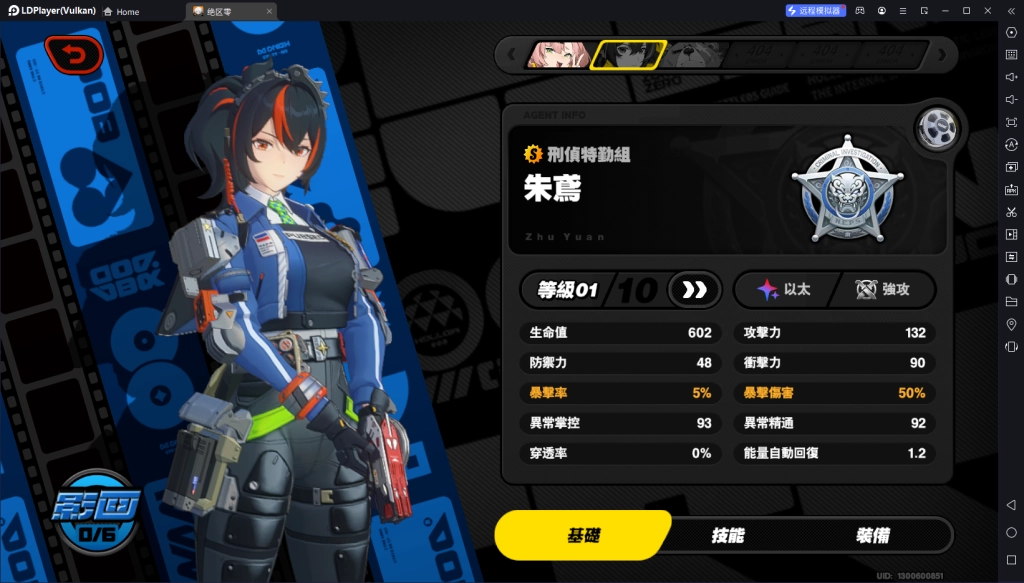The image size is (1024, 583).
Task: Open the film reel icon on agent info
Action: pos(939,126)
